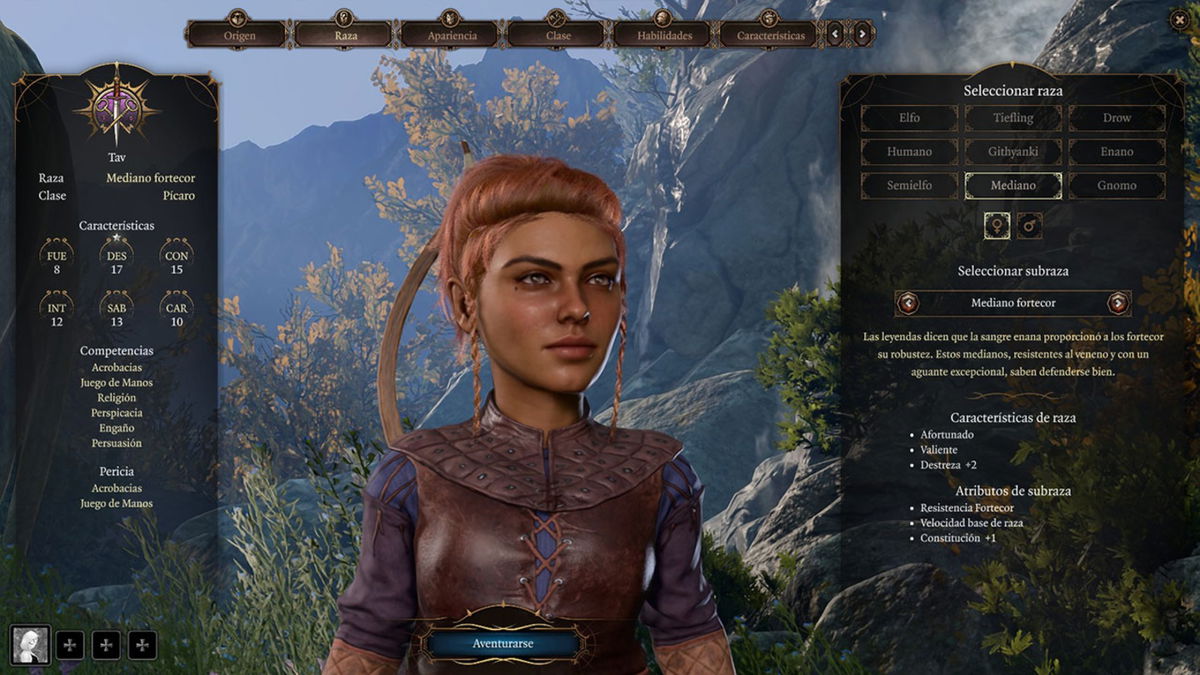The image size is (1200, 675).
Task: Choose the Humano race
Action: 909,152
